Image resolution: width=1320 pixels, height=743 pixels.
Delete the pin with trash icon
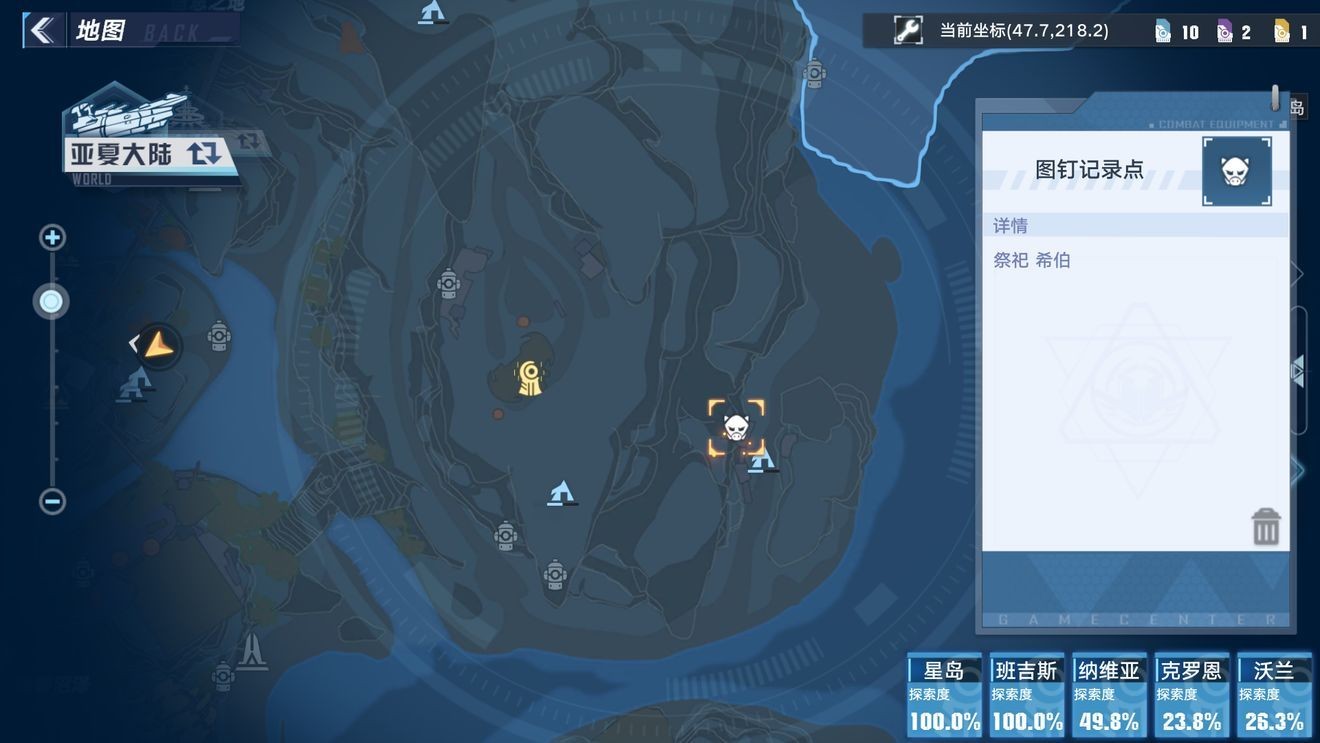point(1265,527)
